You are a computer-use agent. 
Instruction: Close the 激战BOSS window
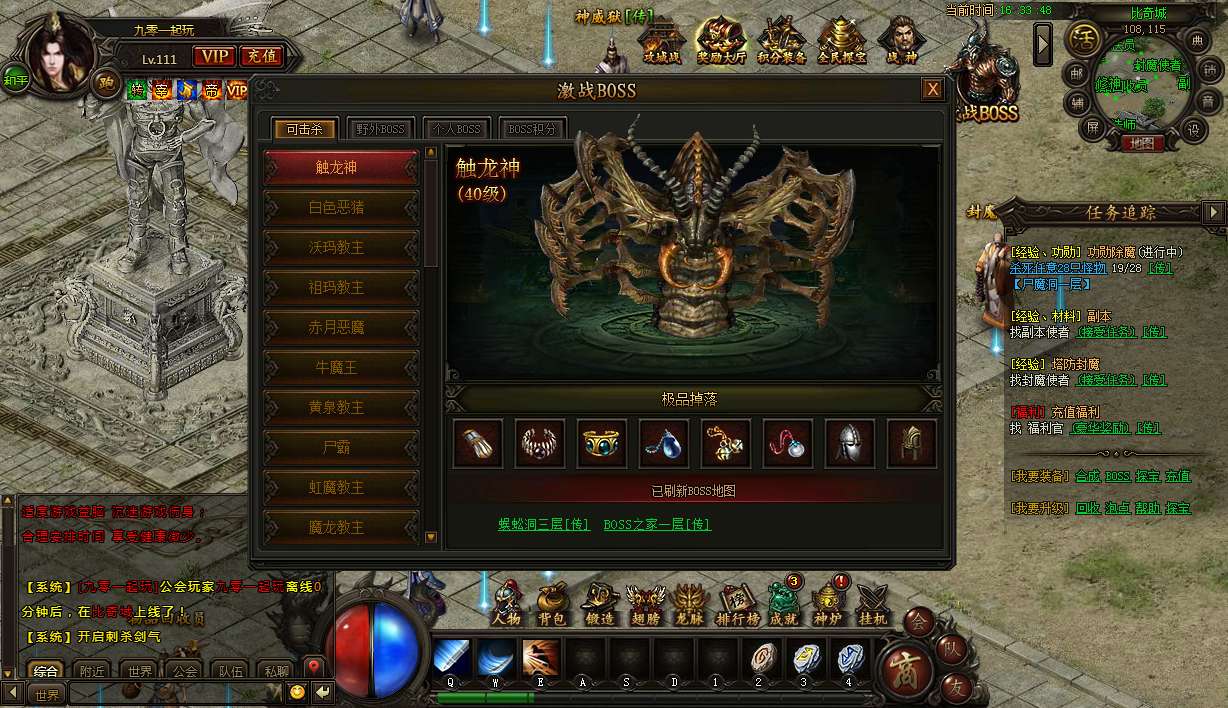[x=932, y=90]
